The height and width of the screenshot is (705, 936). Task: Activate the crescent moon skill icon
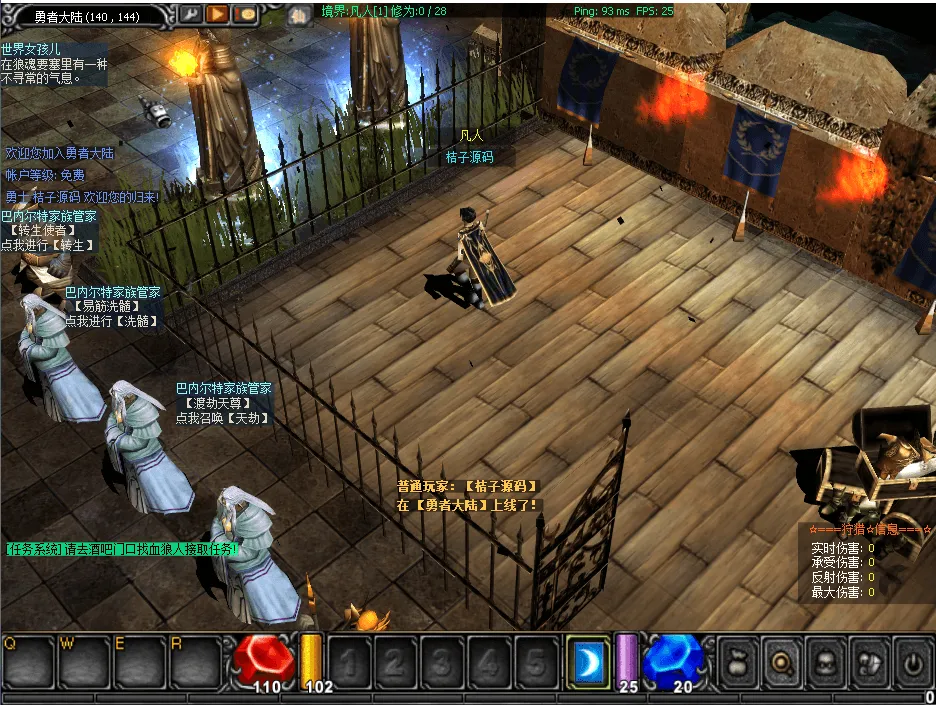pyautogui.click(x=588, y=661)
